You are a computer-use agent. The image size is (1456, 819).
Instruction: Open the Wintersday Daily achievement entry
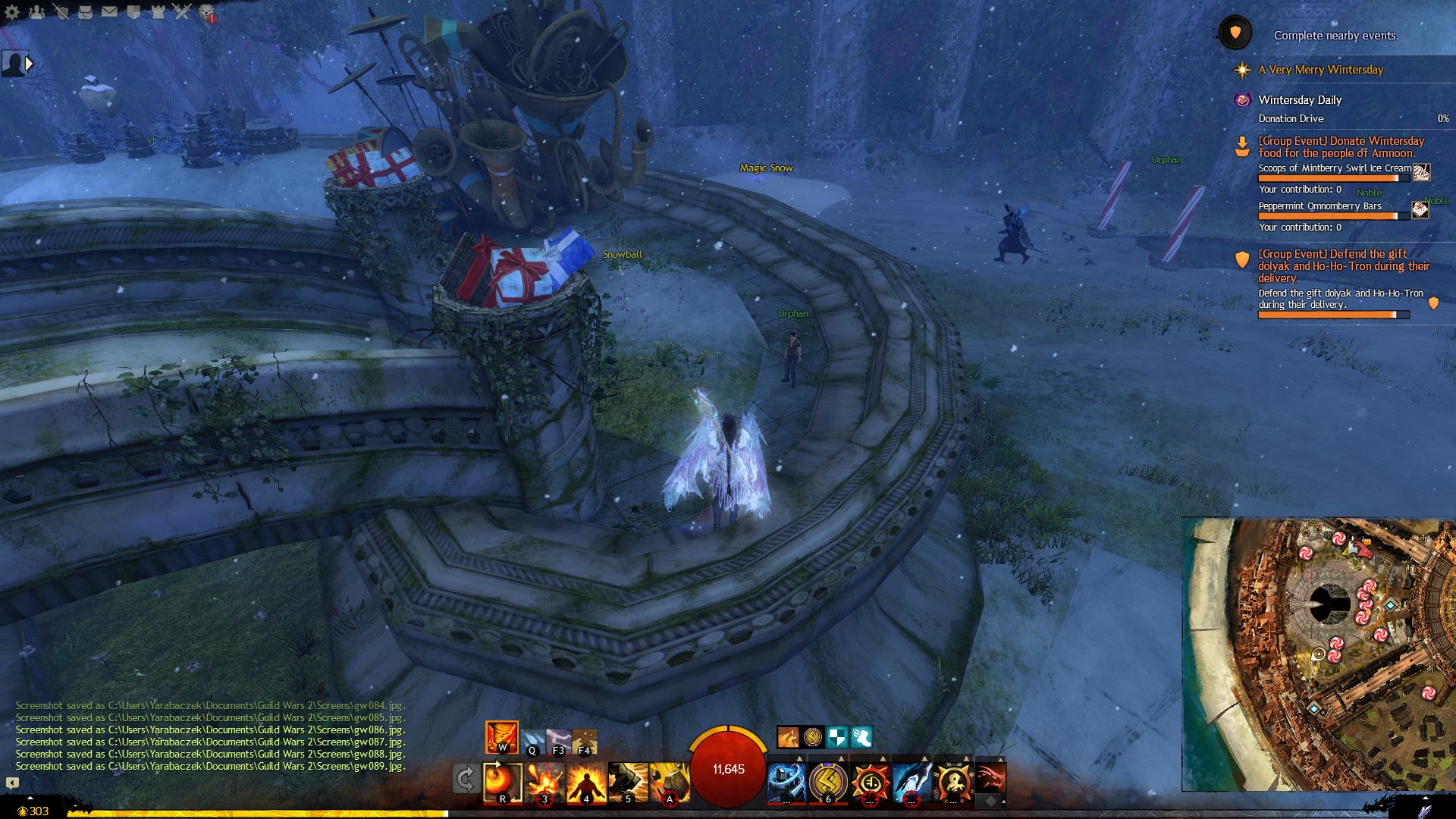point(1300,100)
